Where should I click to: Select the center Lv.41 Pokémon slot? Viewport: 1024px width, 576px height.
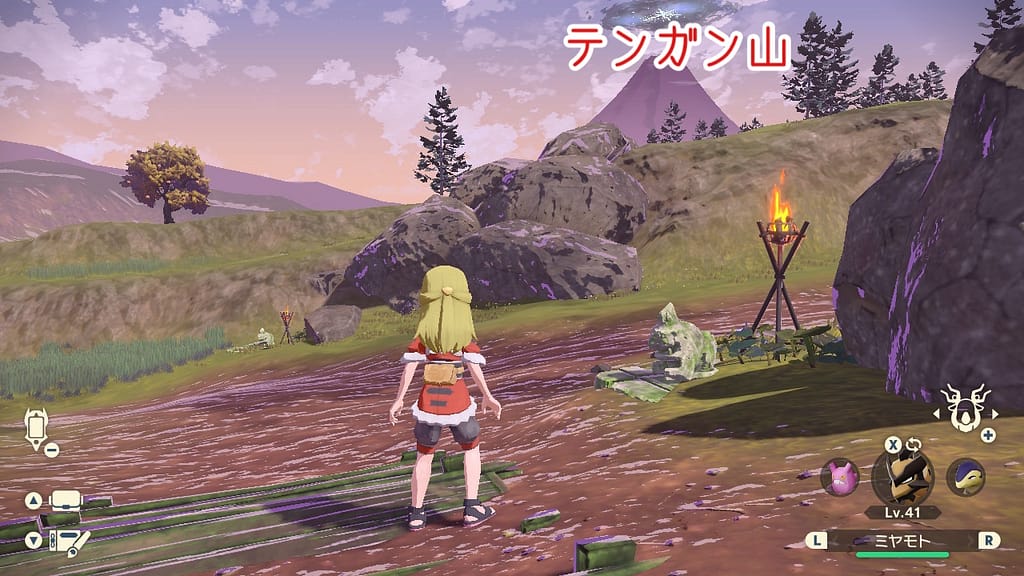pos(901,476)
